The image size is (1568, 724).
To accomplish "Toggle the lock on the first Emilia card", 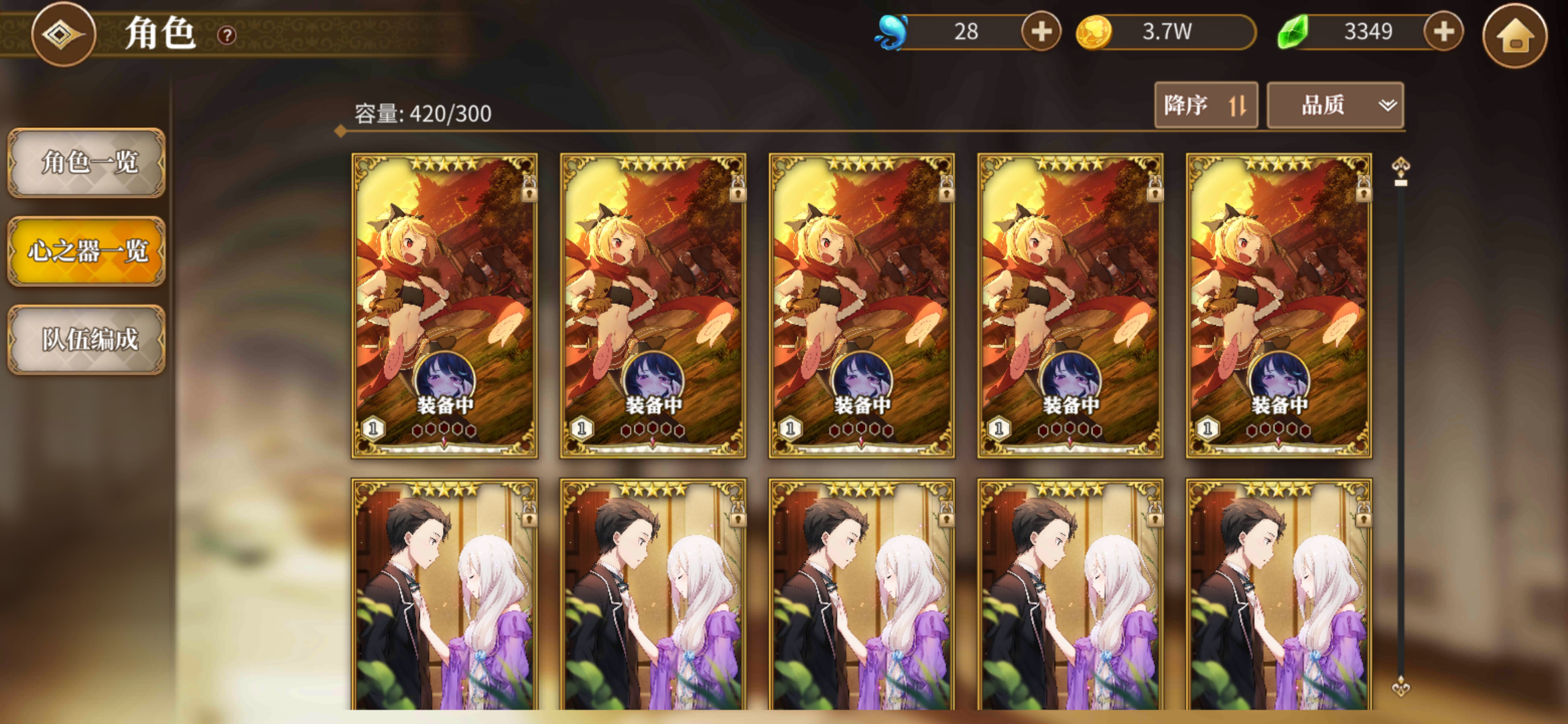I will 529,517.
